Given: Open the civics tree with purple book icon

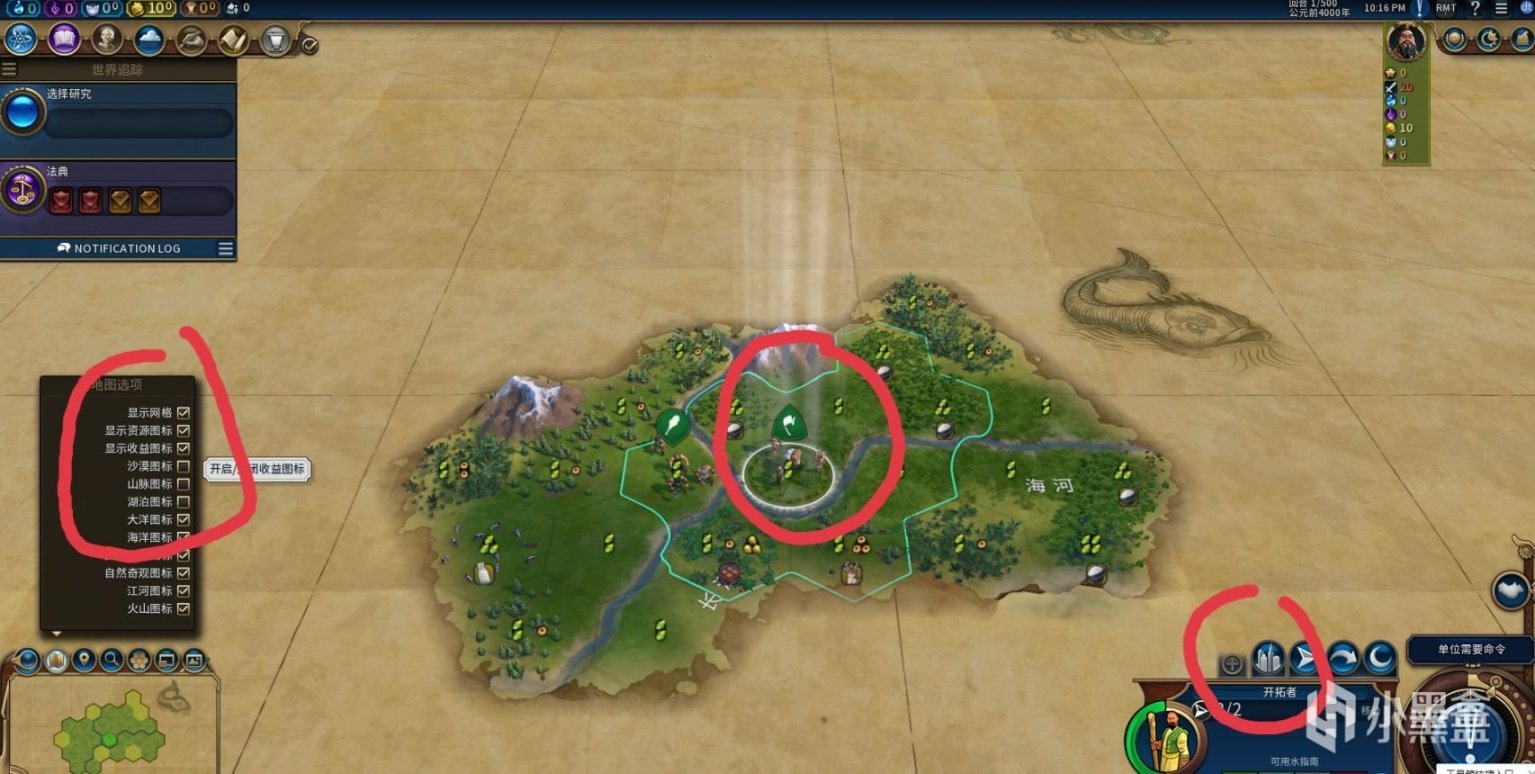Looking at the screenshot, I should point(62,38).
